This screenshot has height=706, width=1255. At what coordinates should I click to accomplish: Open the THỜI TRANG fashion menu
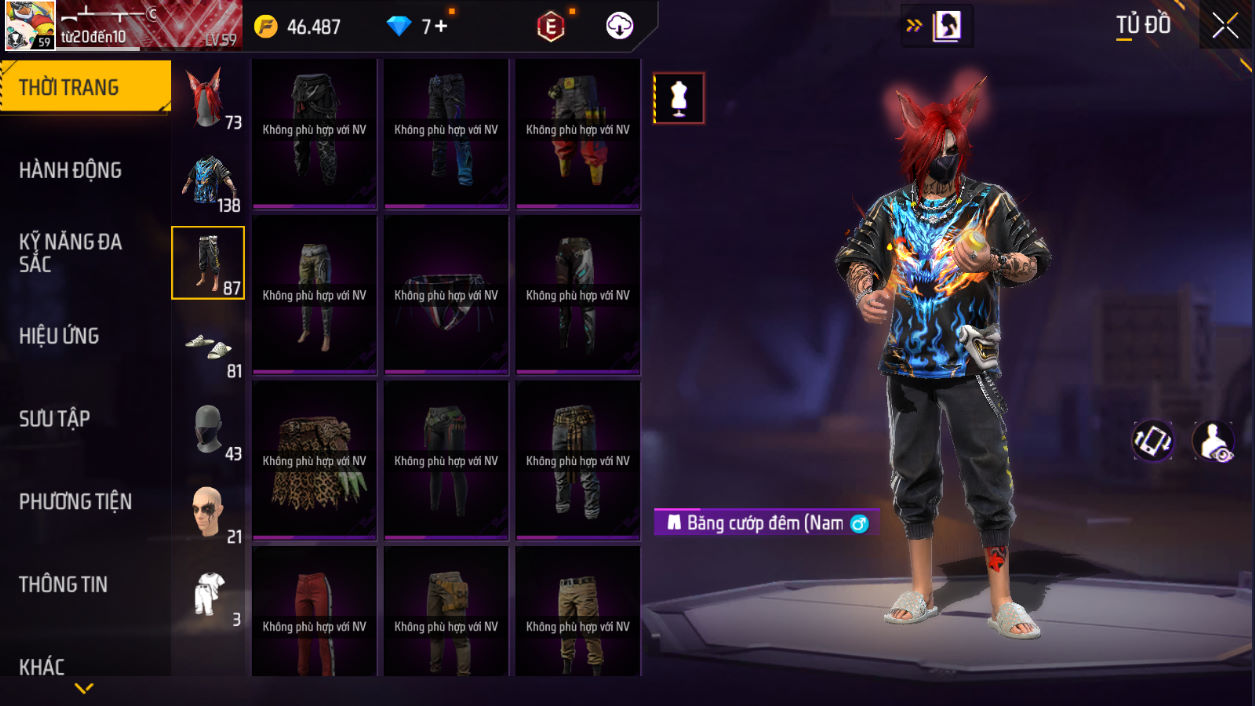coord(84,88)
